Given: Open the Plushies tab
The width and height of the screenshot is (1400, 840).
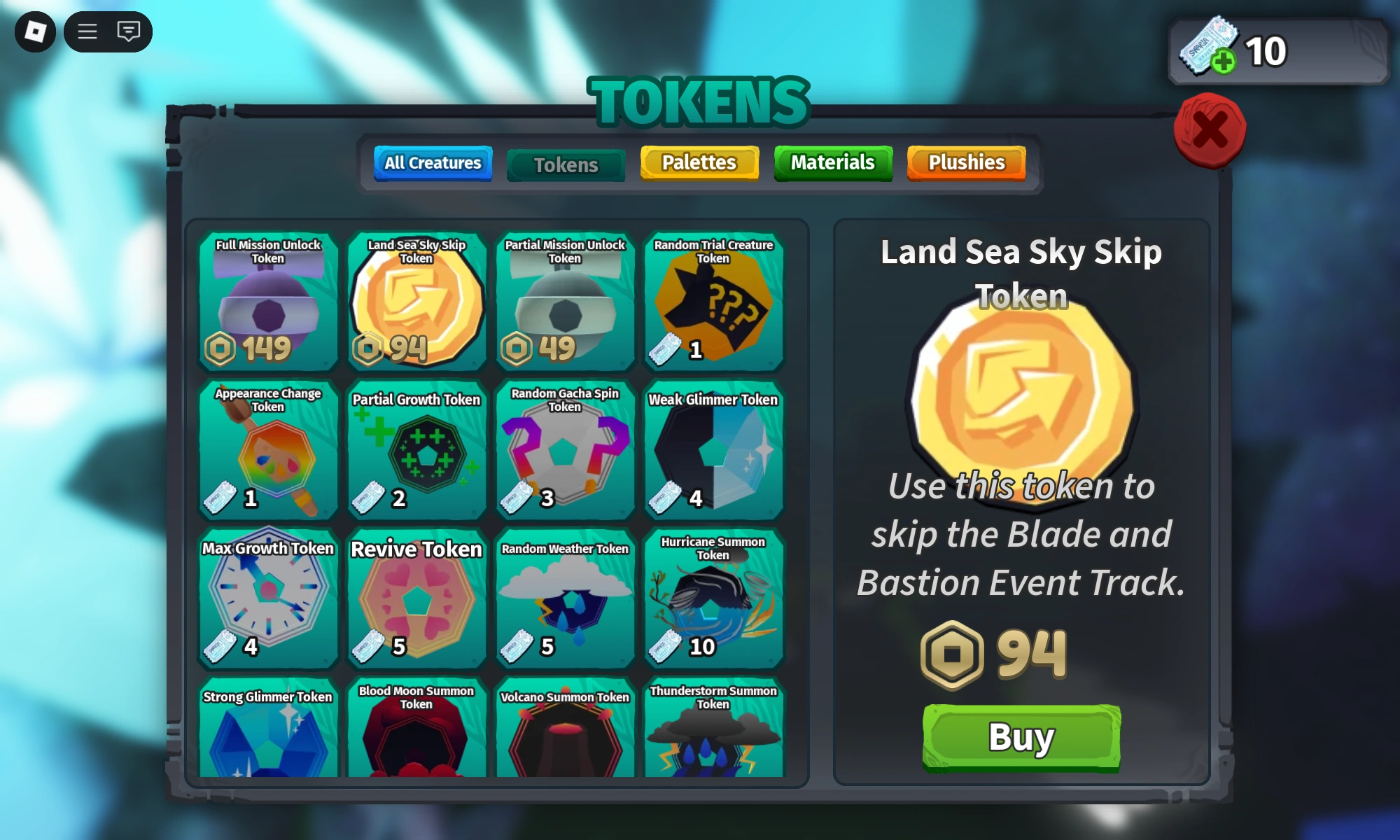Looking at the screenshot, I should pos(965,162).
